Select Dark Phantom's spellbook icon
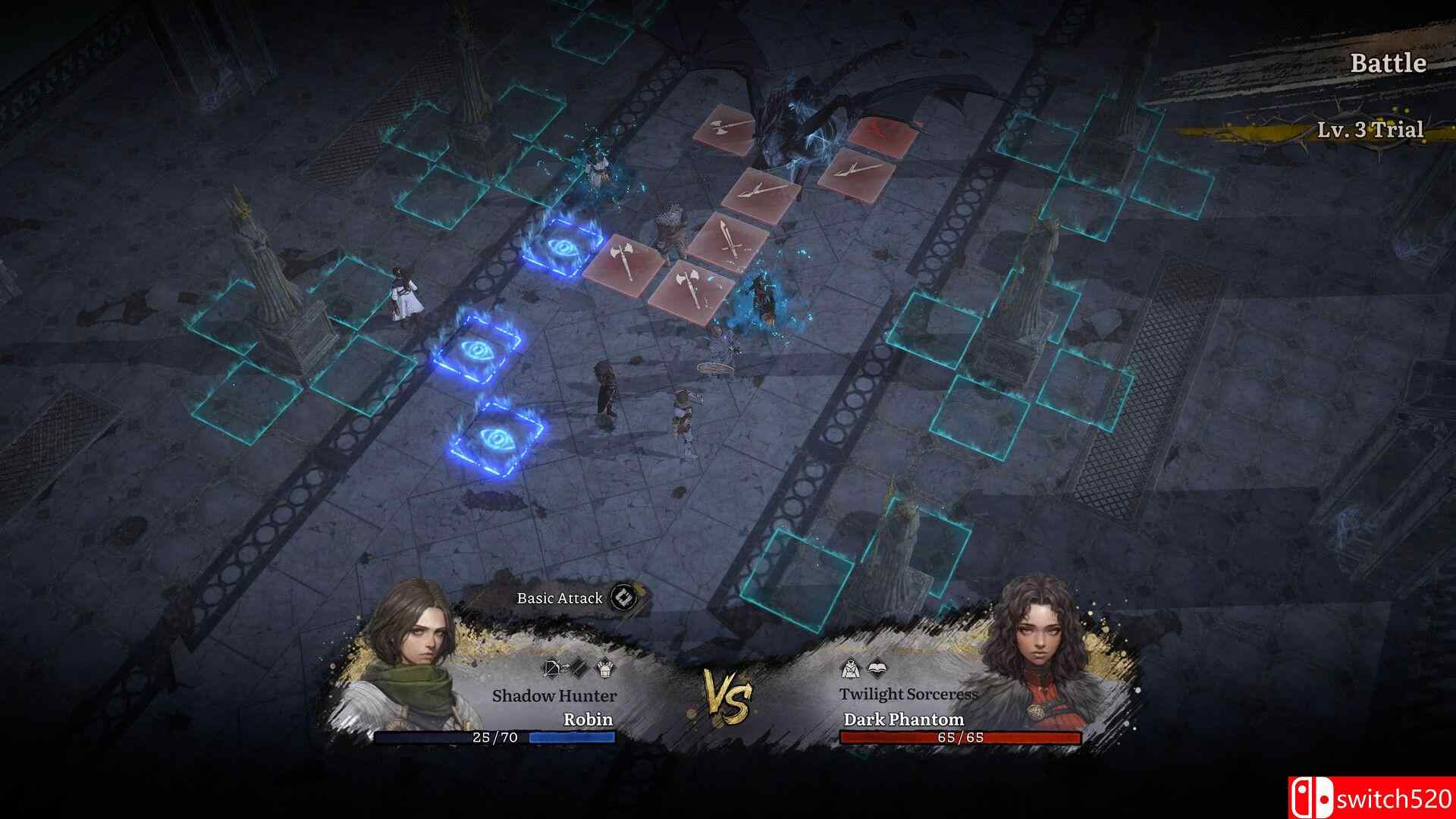Image resolution: width=1456 pixels, height=819 pixels. pos(877,668)
